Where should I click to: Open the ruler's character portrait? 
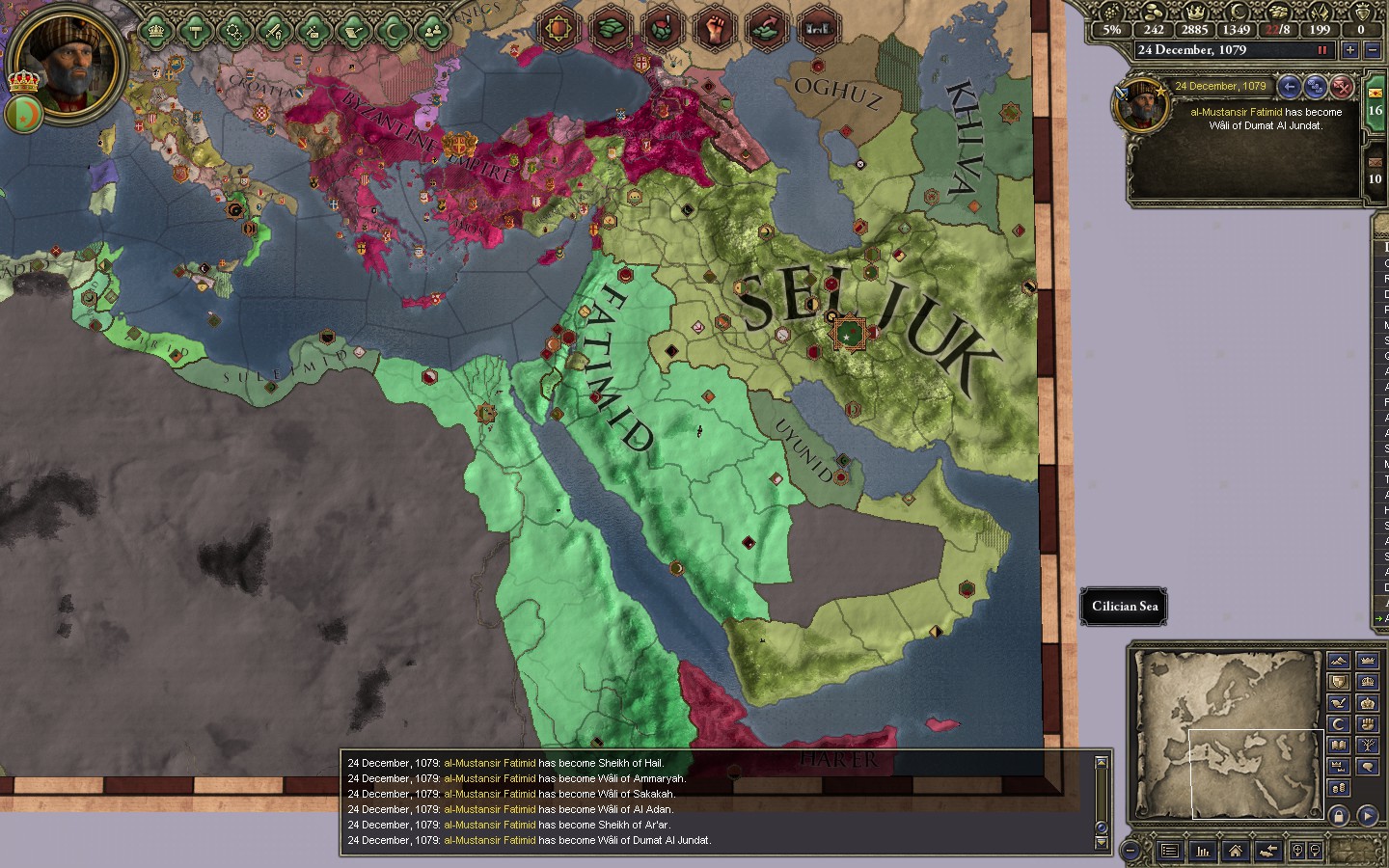[68, 60]
